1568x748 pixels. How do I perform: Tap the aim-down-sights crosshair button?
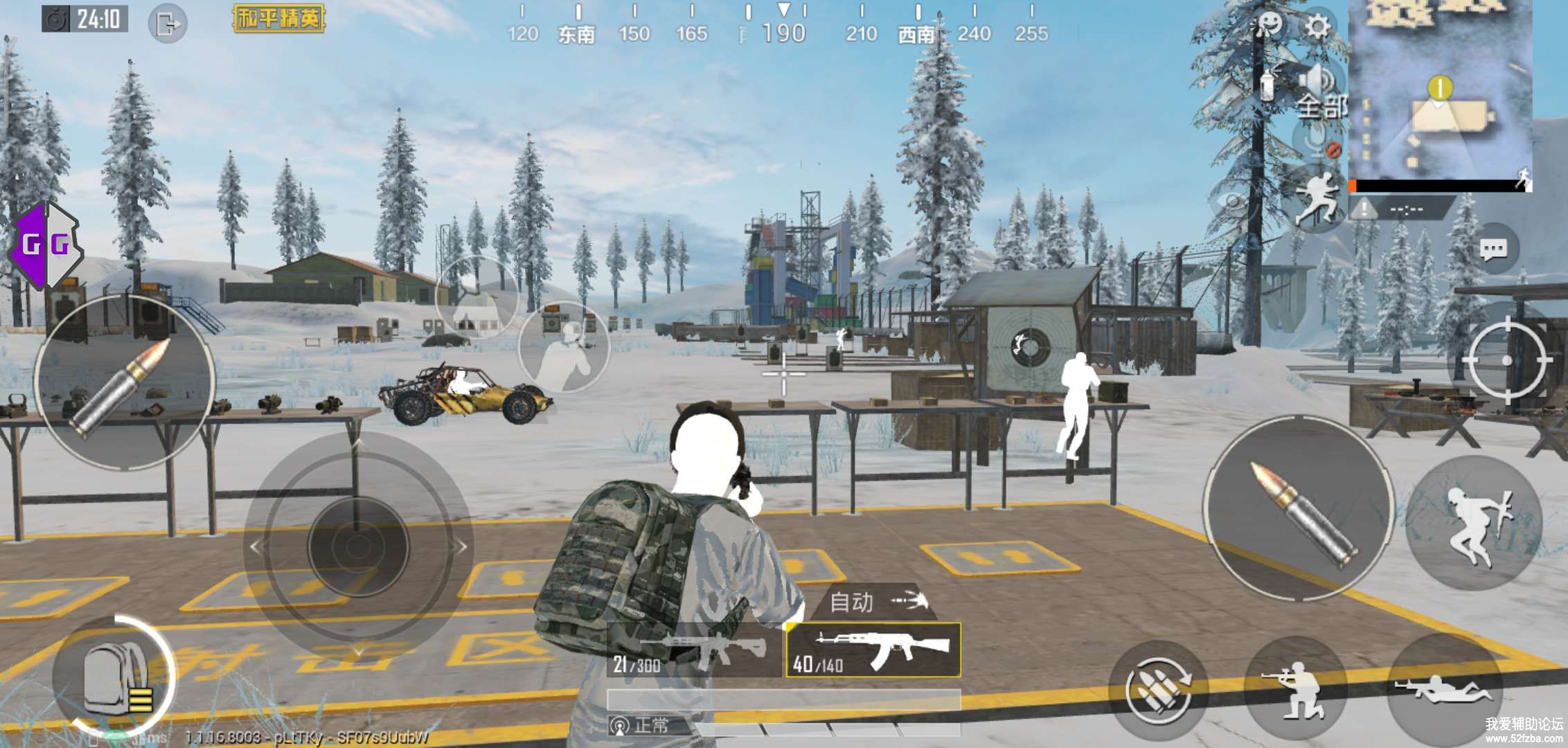(x=1506, y=361)
